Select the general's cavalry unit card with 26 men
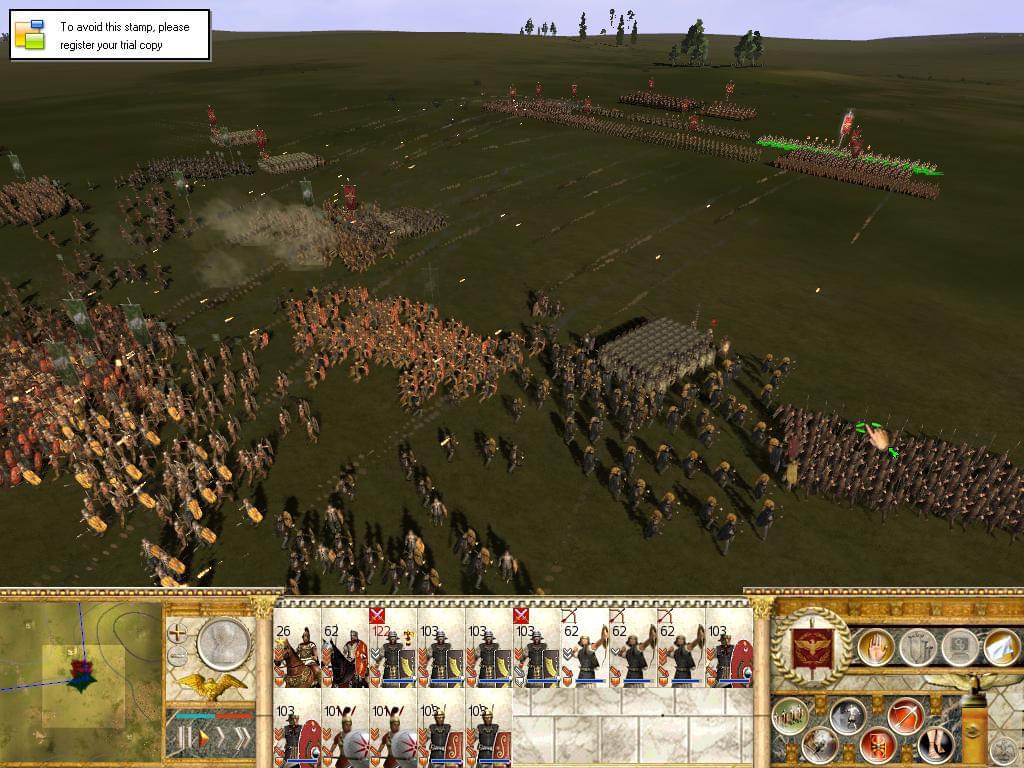 (296, 656)
